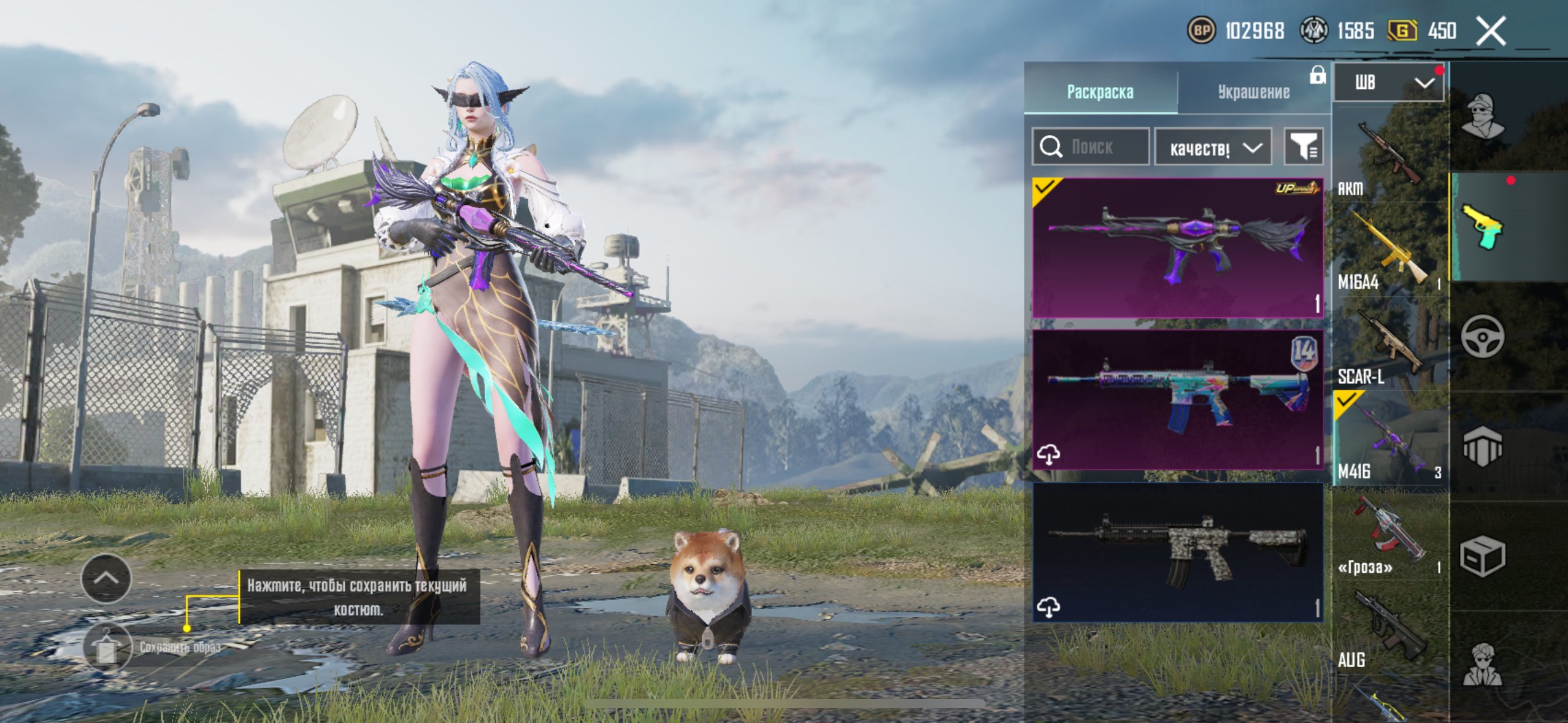The width and height of the screenshot is (1568, 723).
Task: Choose the colorful level 14 M416 skin
Action: [x=1177, y=400]
